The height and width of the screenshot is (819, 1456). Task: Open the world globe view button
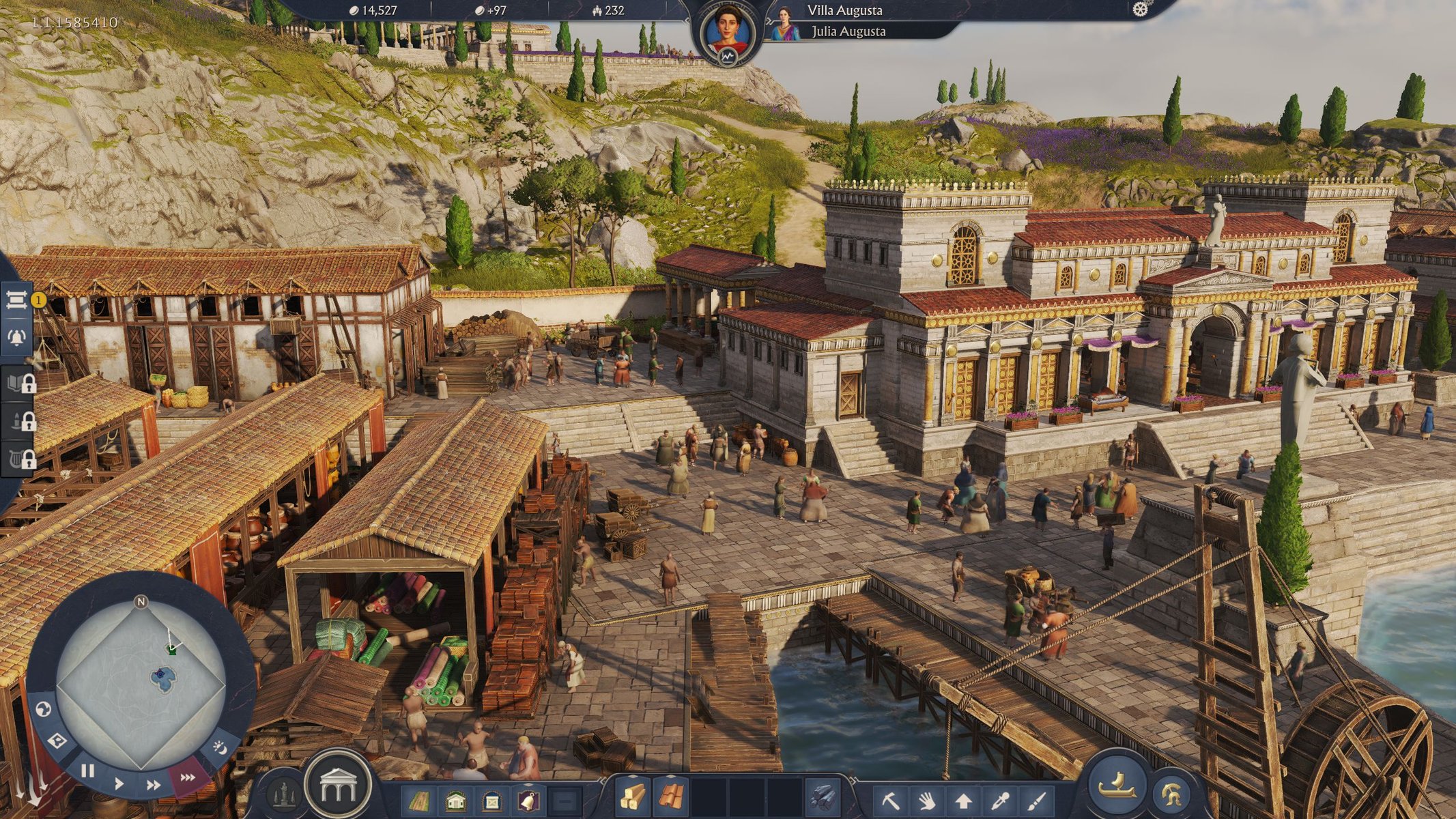[x=43, y=710]
